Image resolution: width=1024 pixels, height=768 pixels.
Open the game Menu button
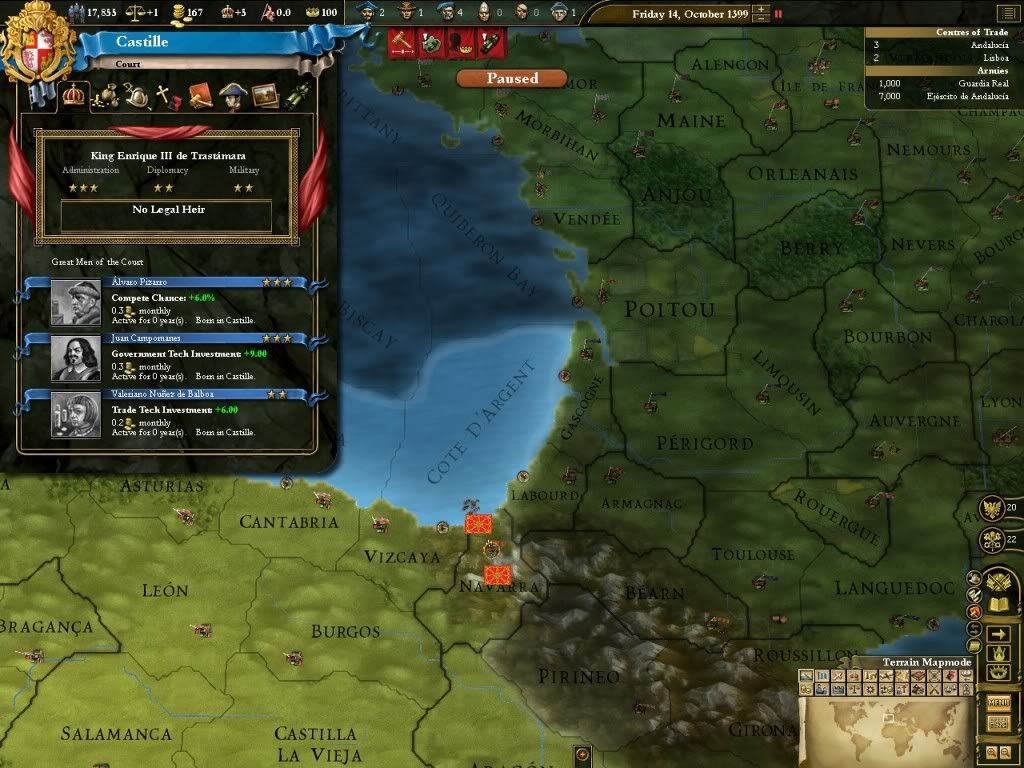[998, 702]
